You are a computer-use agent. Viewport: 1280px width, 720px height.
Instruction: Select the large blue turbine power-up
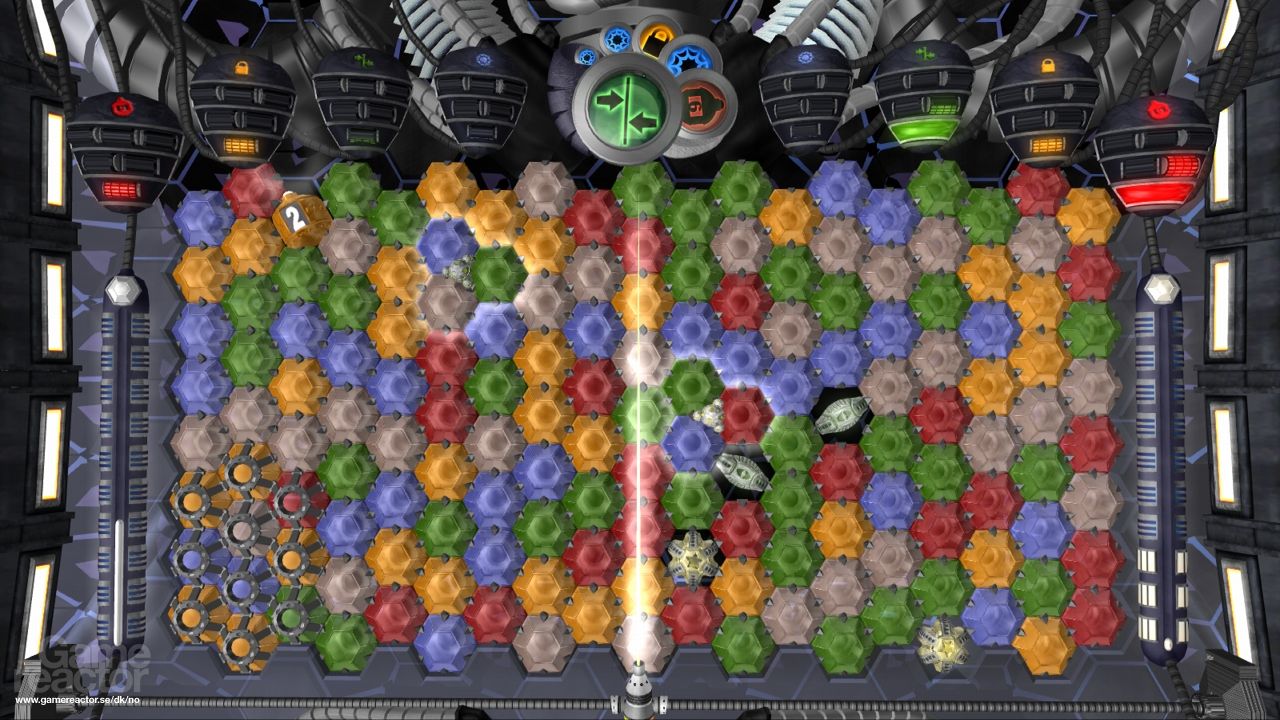[x=689, y=58]
